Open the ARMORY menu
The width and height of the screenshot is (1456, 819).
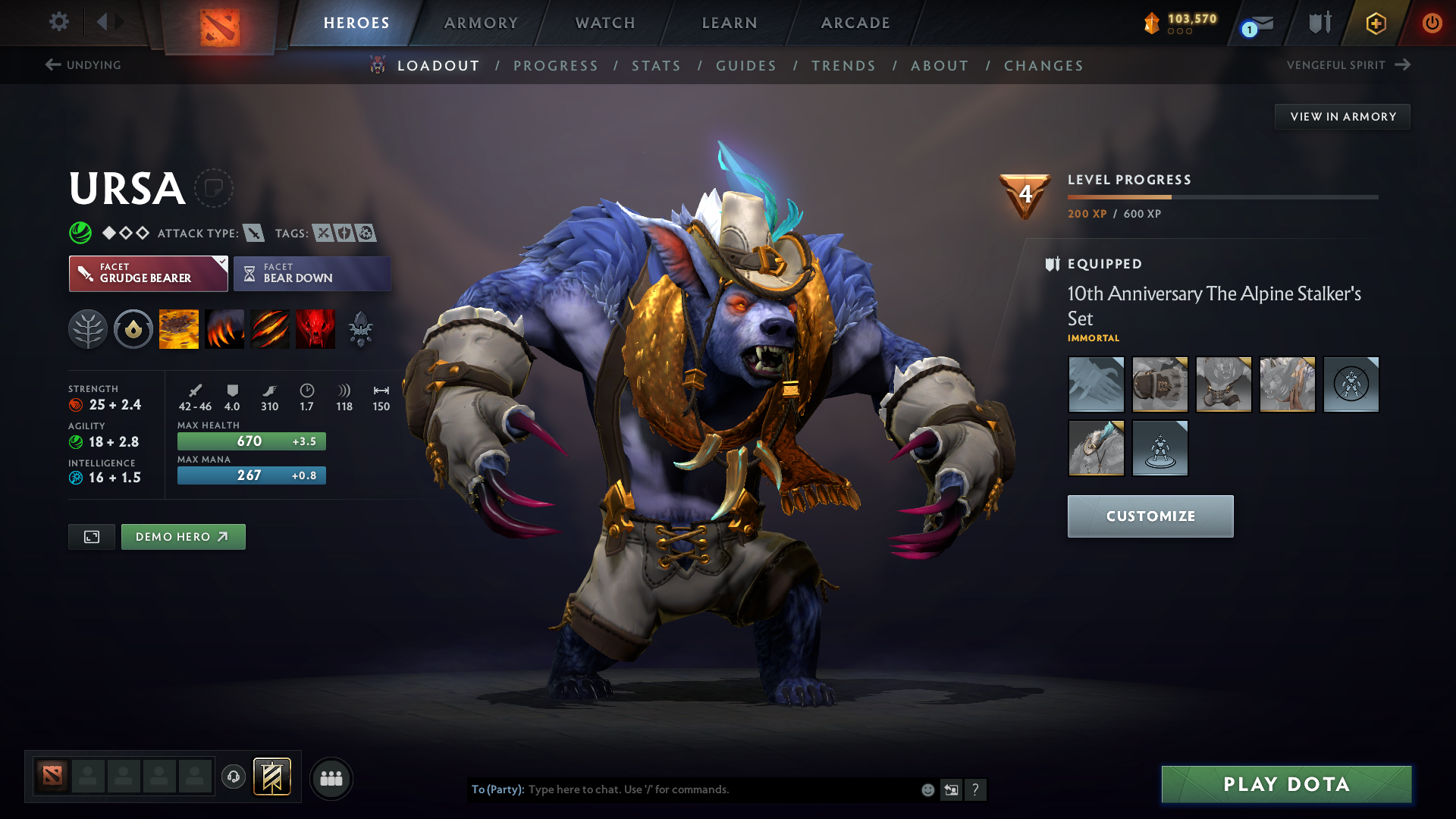coord(481,23)
